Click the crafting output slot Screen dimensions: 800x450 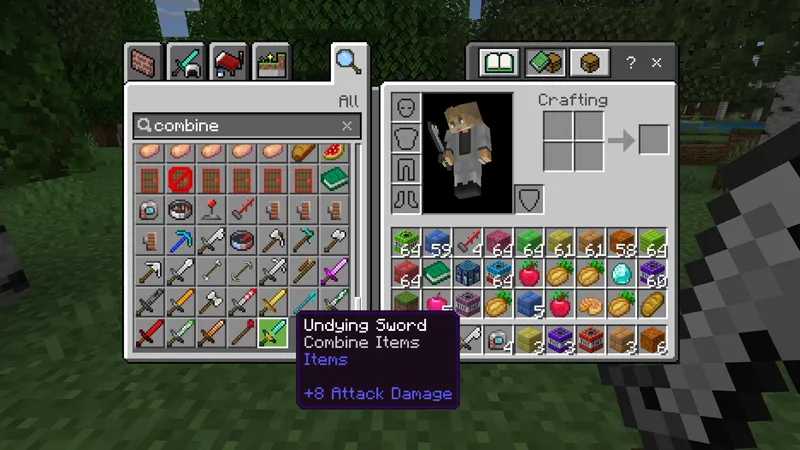(x=654, y=140)
